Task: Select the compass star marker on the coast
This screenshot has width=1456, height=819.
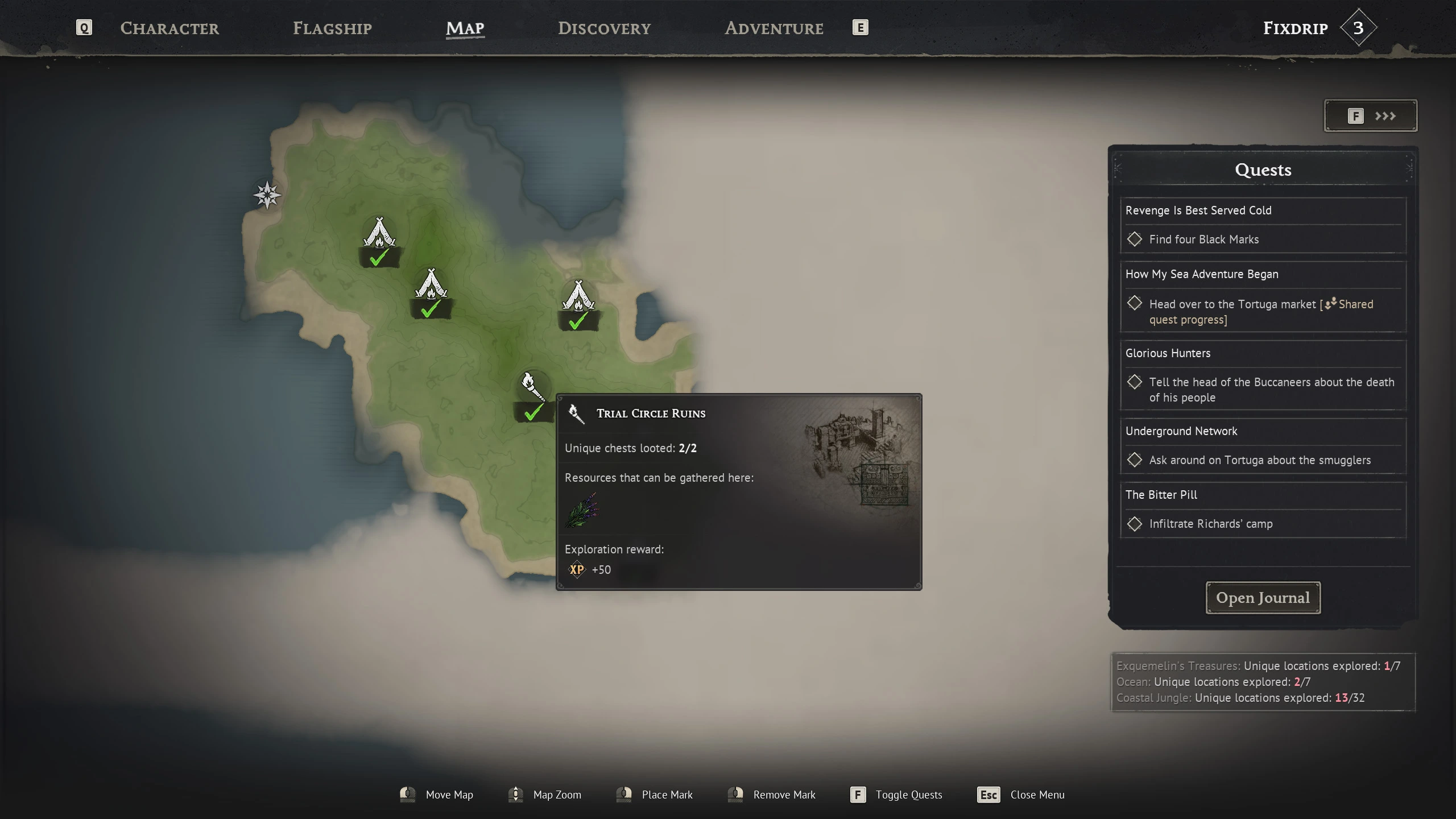Action: click(267, 195)
